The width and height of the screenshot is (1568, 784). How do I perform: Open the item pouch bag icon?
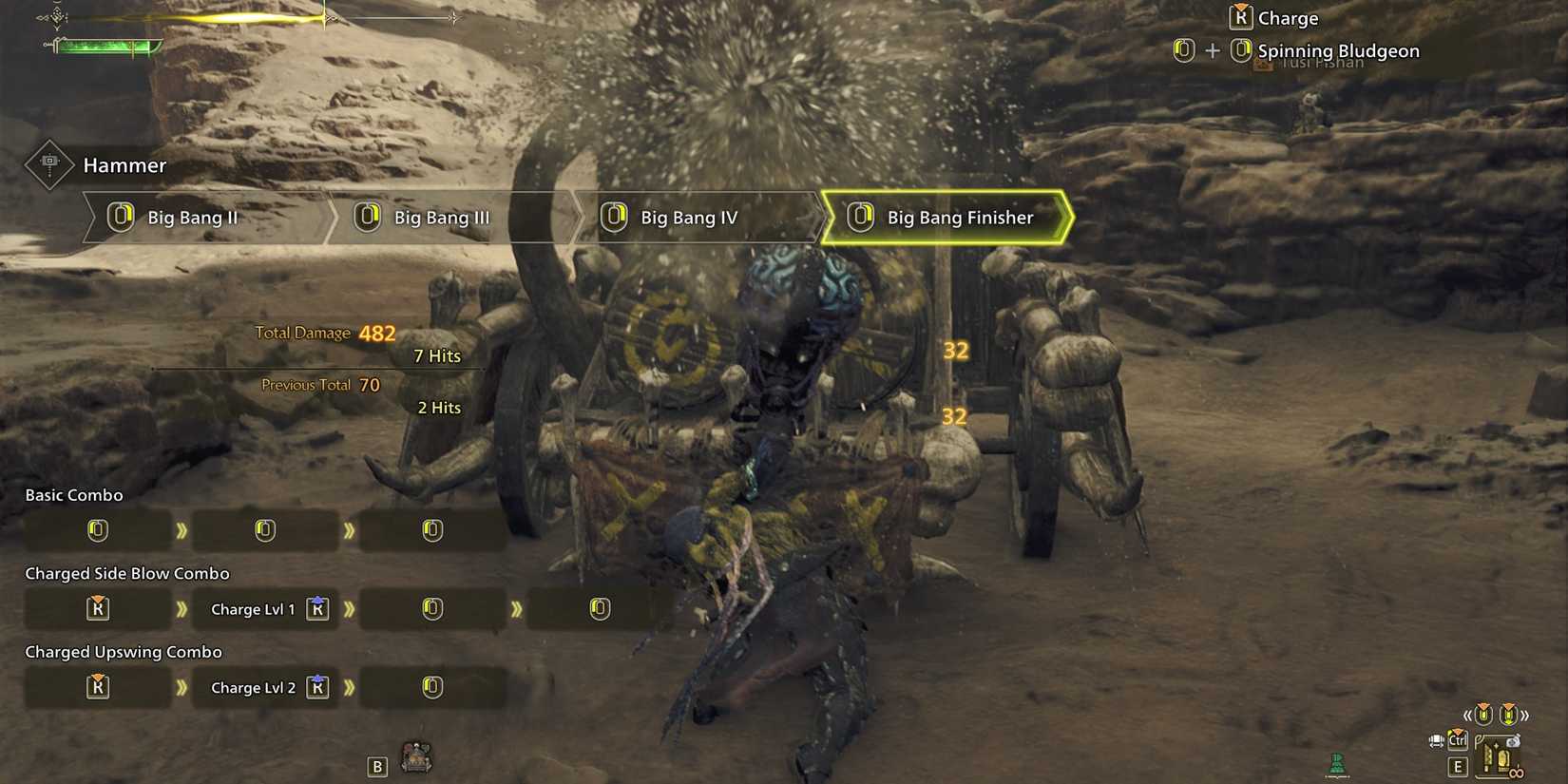tap(1514, 741)
